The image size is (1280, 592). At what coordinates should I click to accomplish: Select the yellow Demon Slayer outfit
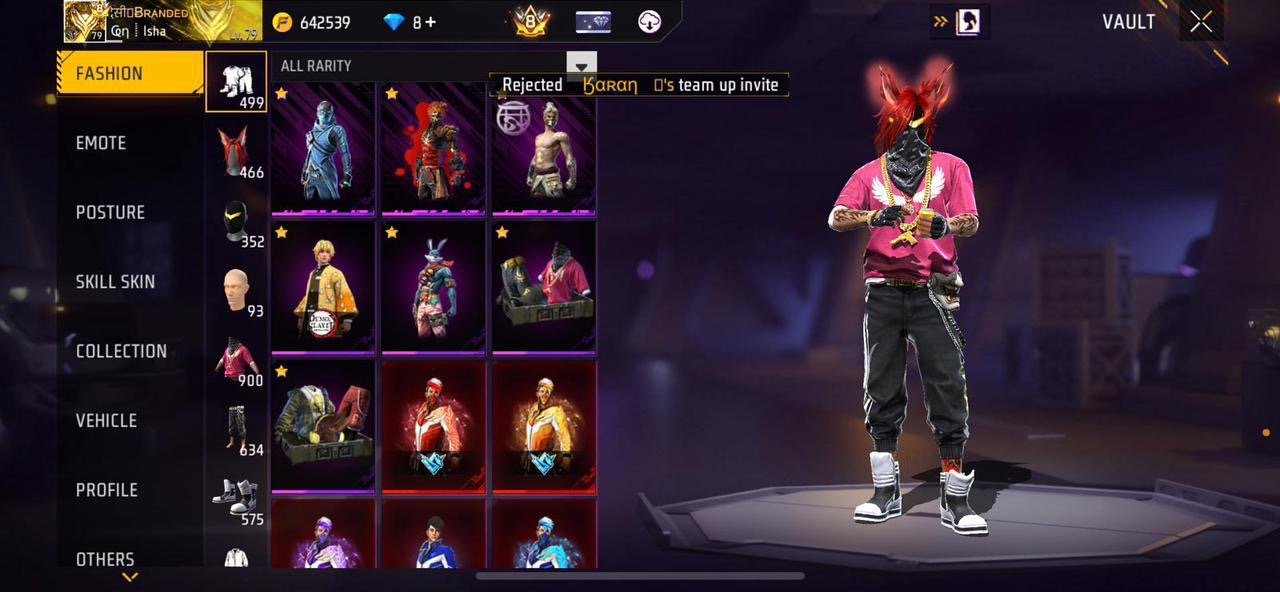(324, 288)
